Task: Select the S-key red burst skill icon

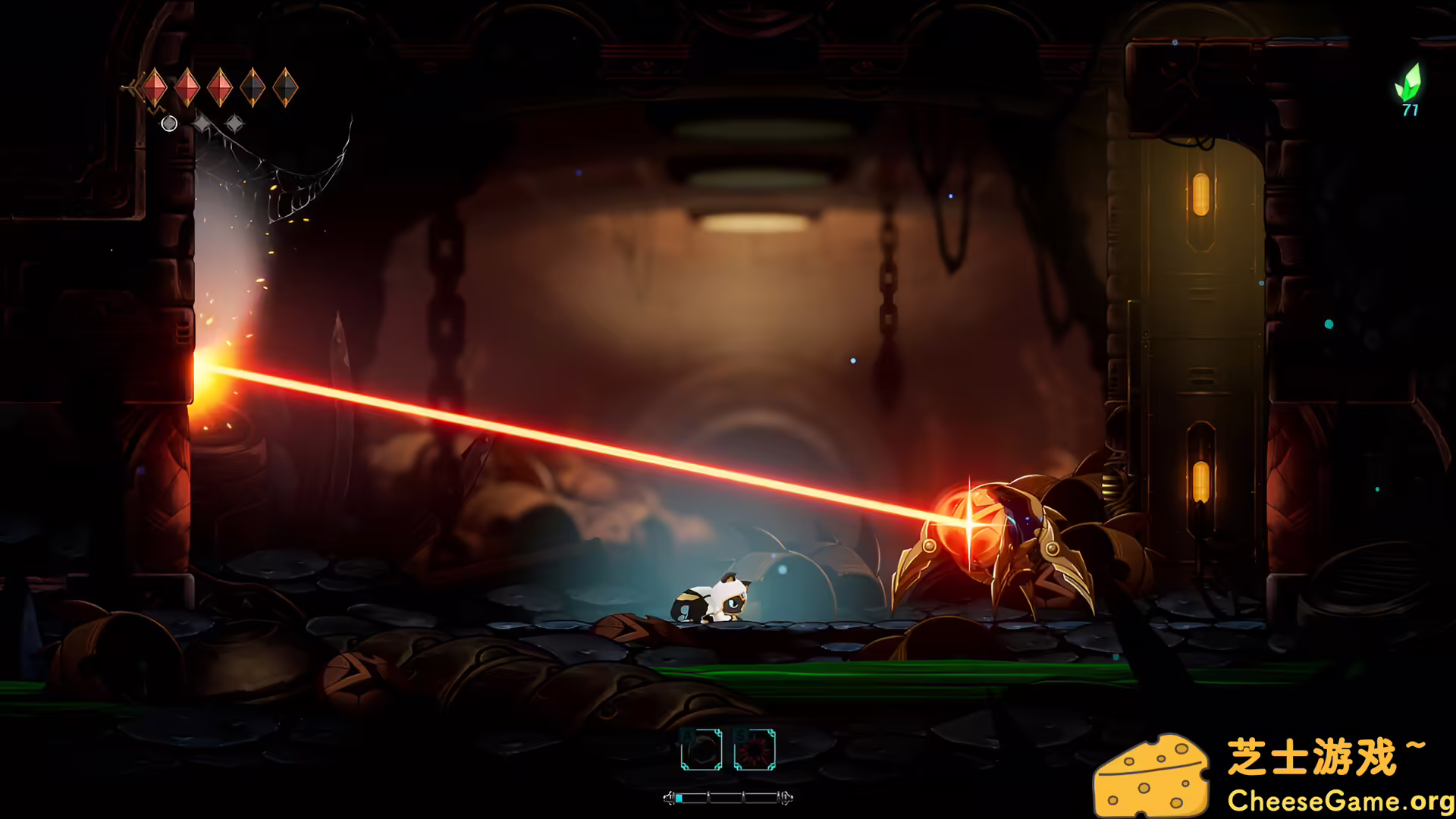Action: [x=755, y=749]
